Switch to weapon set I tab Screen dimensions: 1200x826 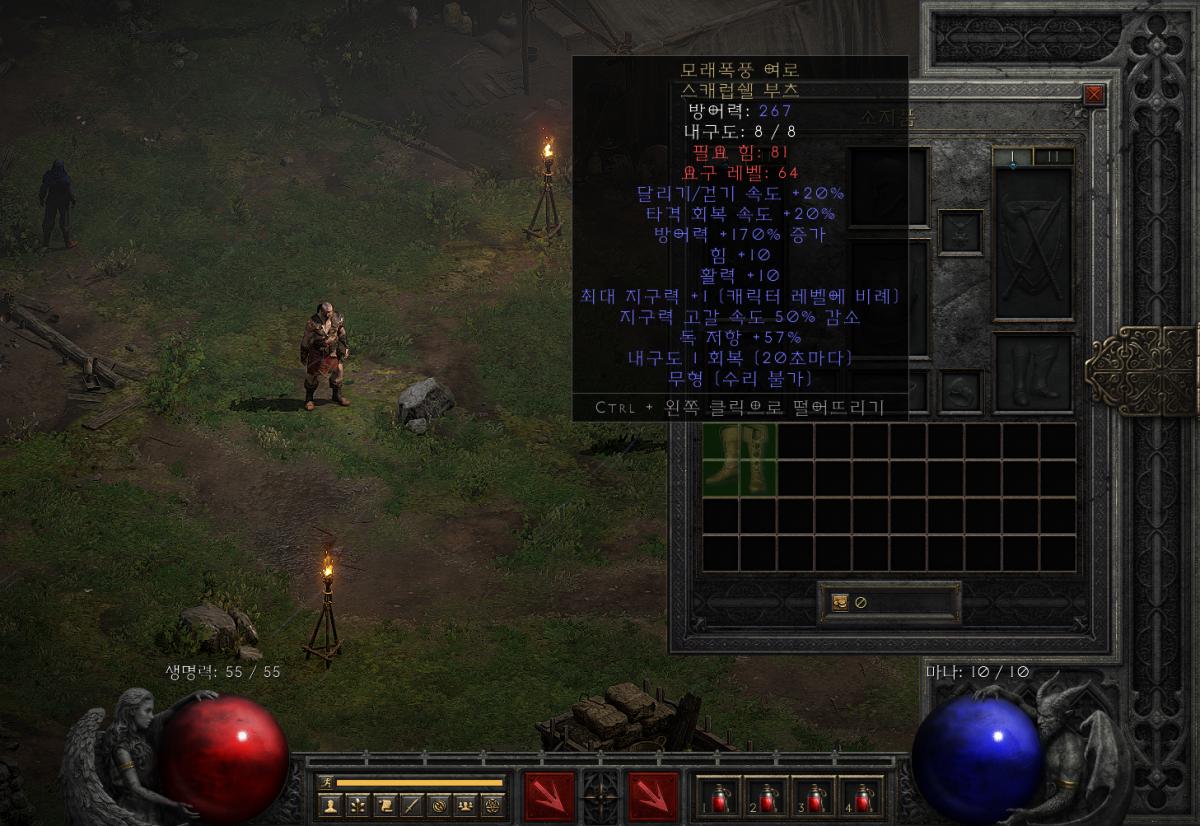[1012, 156]
